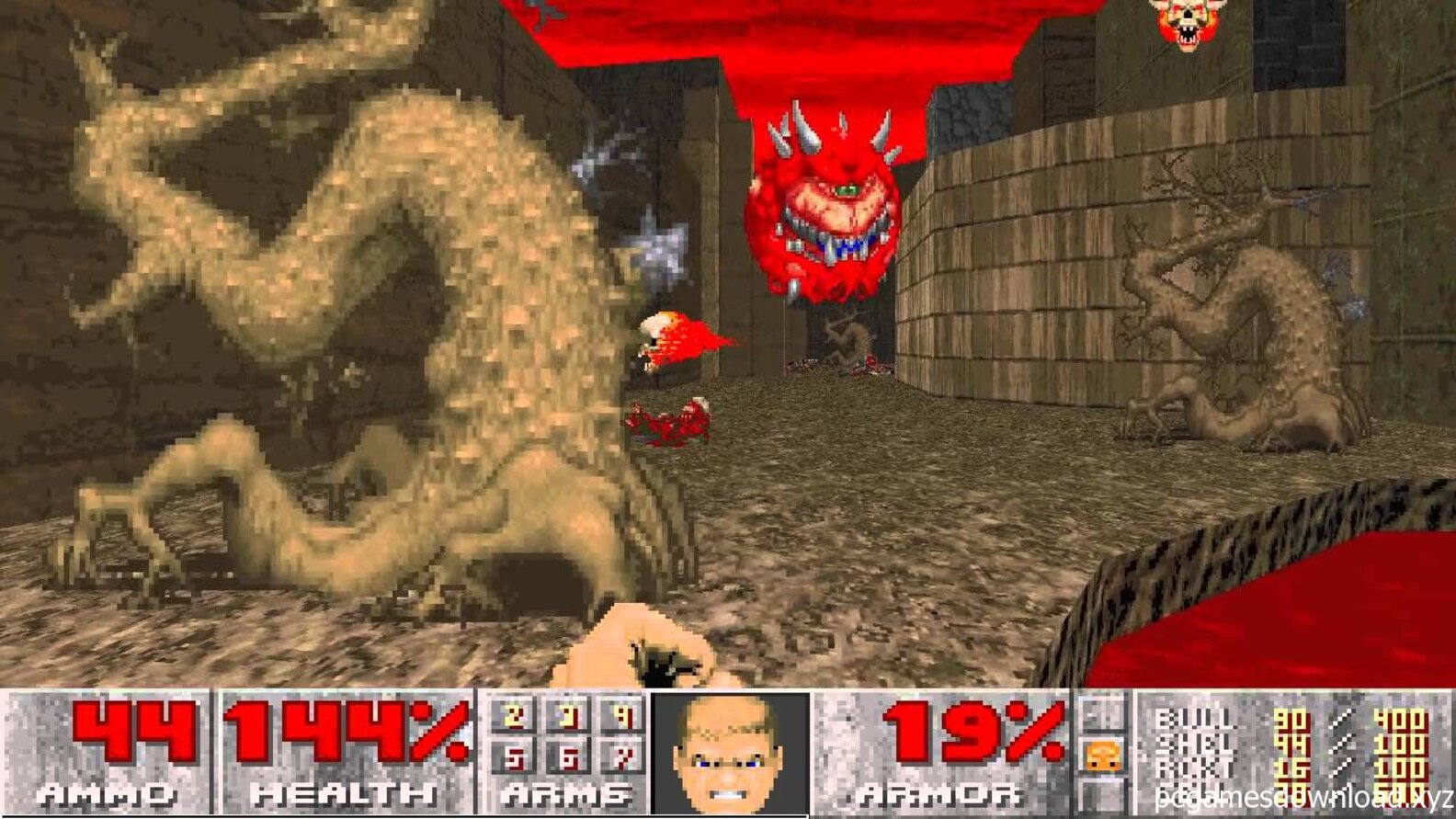Select weapon slot 2 on the ARMS panel
Screen dimensions: 1456x819
[515, 717]
